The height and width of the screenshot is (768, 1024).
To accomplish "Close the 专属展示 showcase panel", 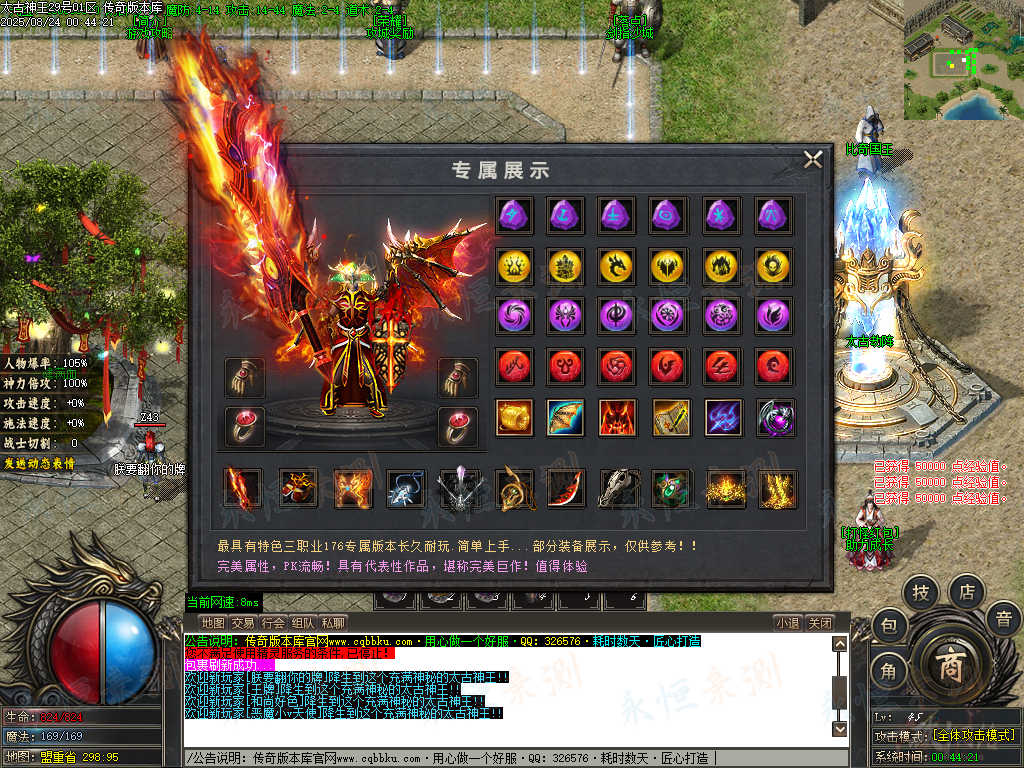I will [x=813, y=159].
